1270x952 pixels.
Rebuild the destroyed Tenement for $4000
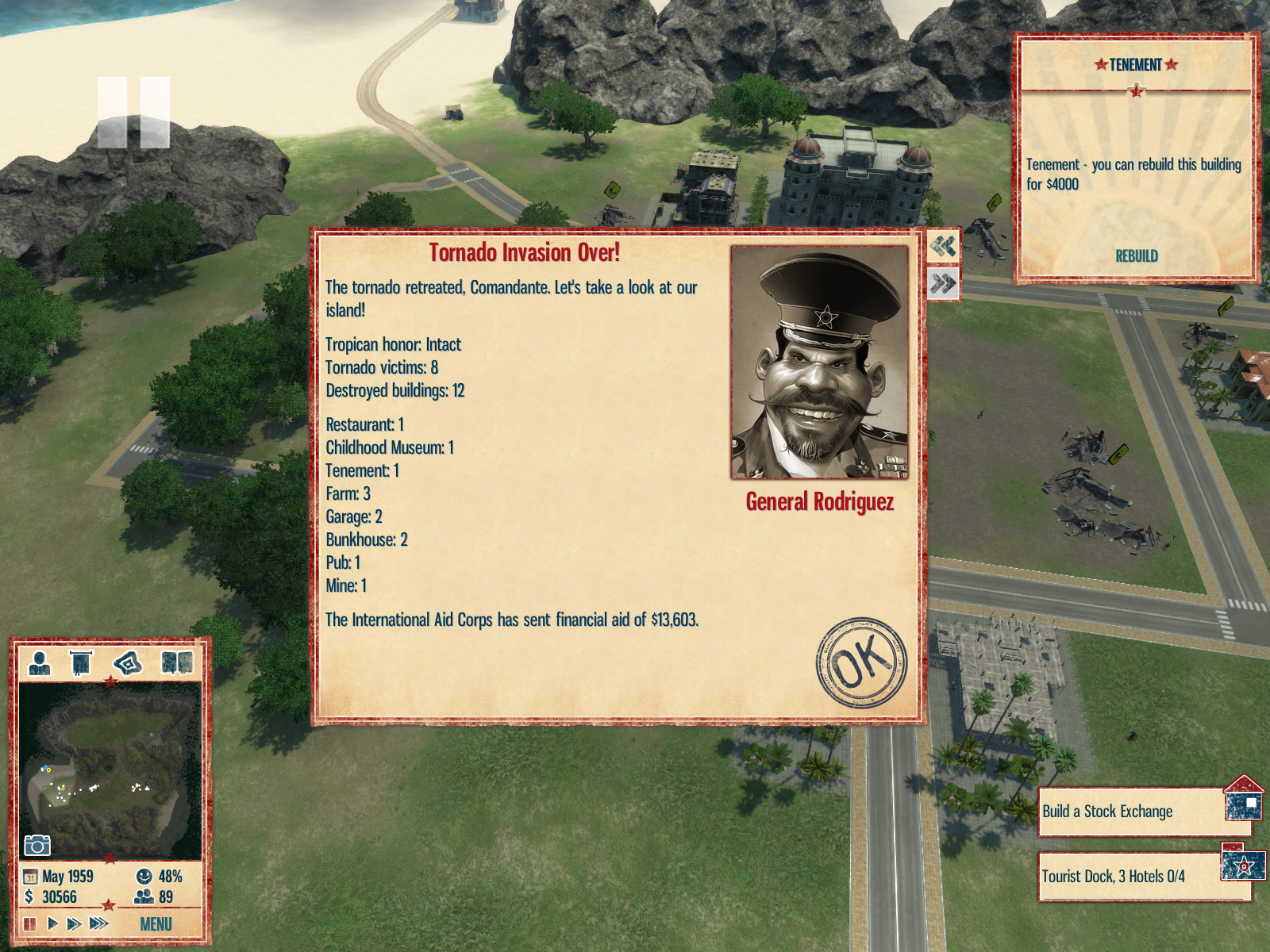click(1136, 255)
